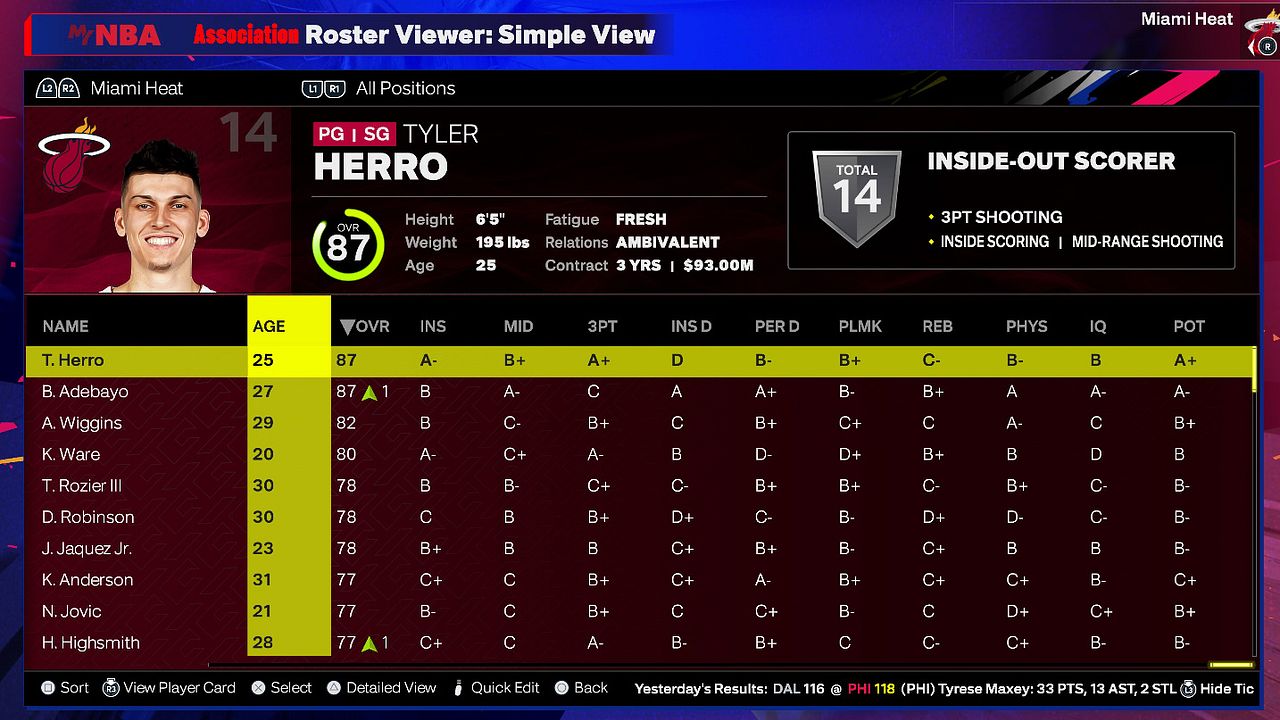Viewport: 1280px width, 720px height.
Task: Pick K. Anderson from the roster
Action: coord(88,580)
